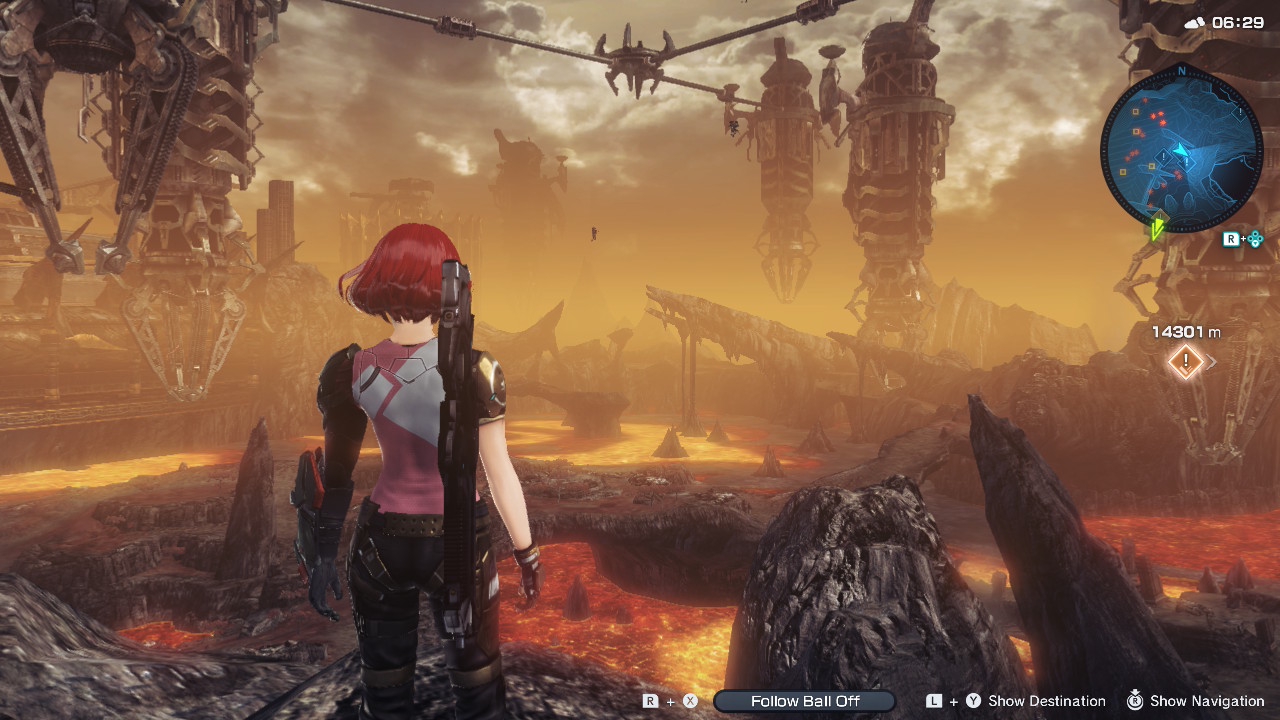Click the Show Navigation label
Screen dimensions: 1280x720
click(1207, 701)
